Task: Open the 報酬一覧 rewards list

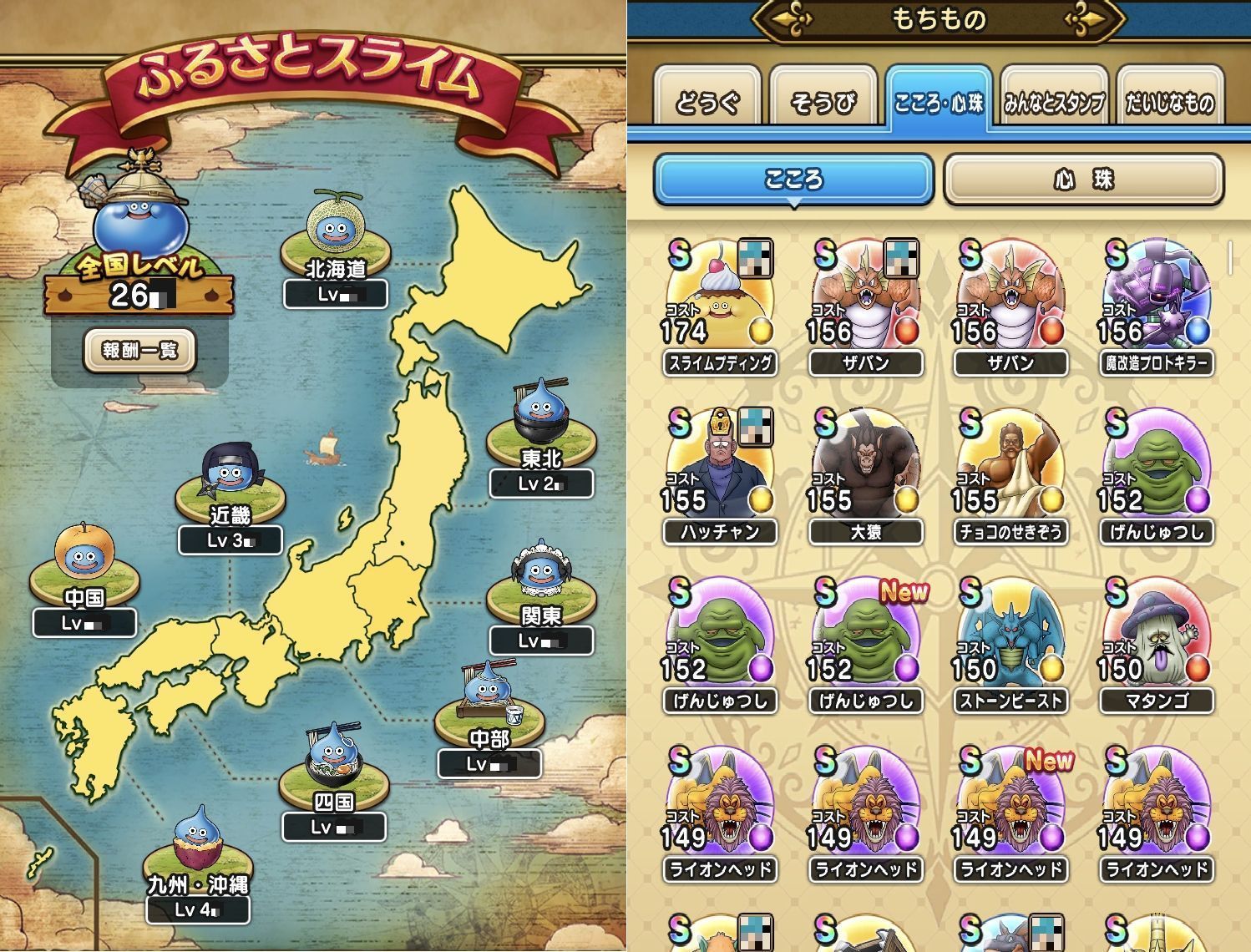Action: tap(139, 350)
